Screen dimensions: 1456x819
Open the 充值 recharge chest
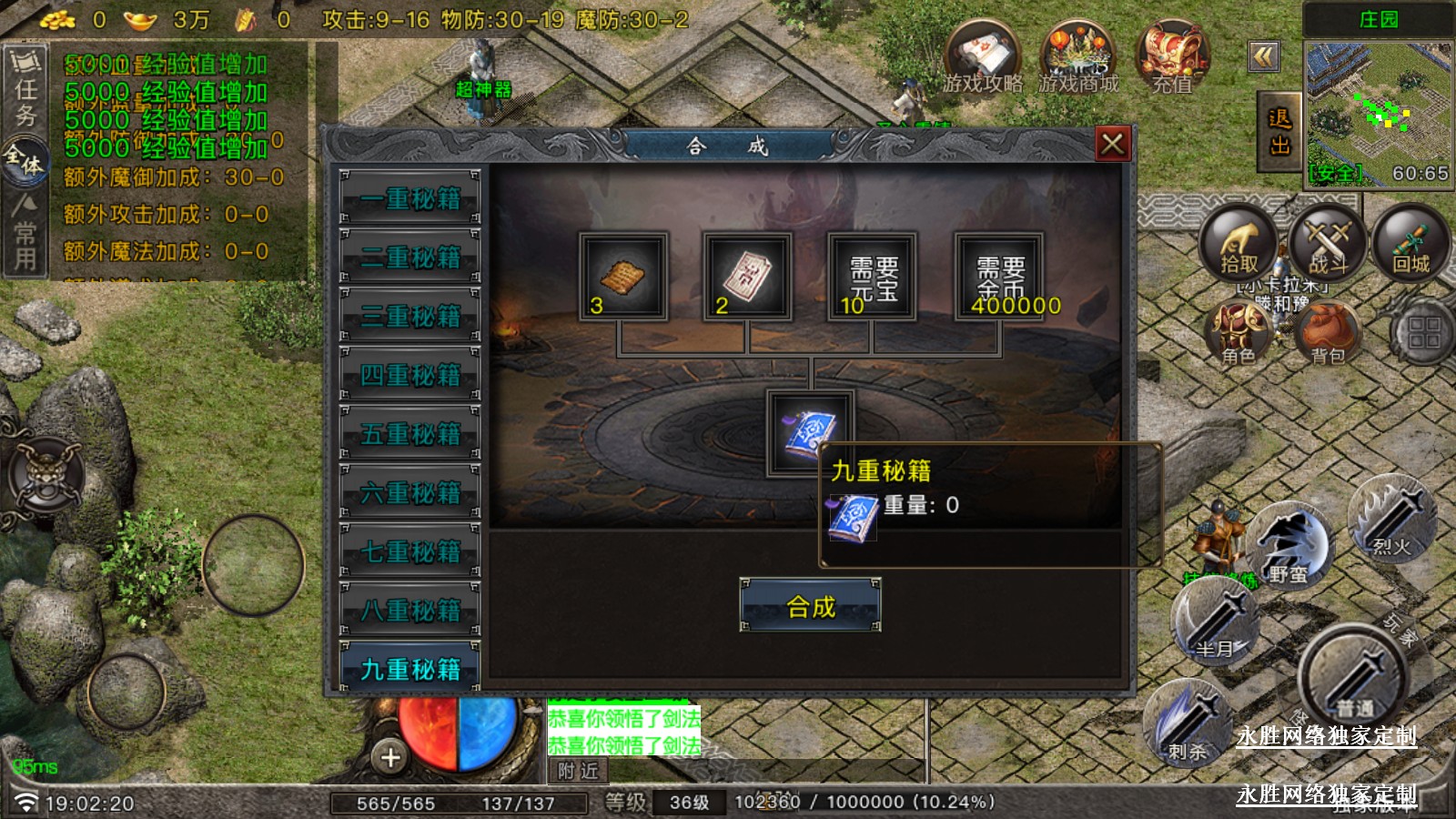(1172, 59)
